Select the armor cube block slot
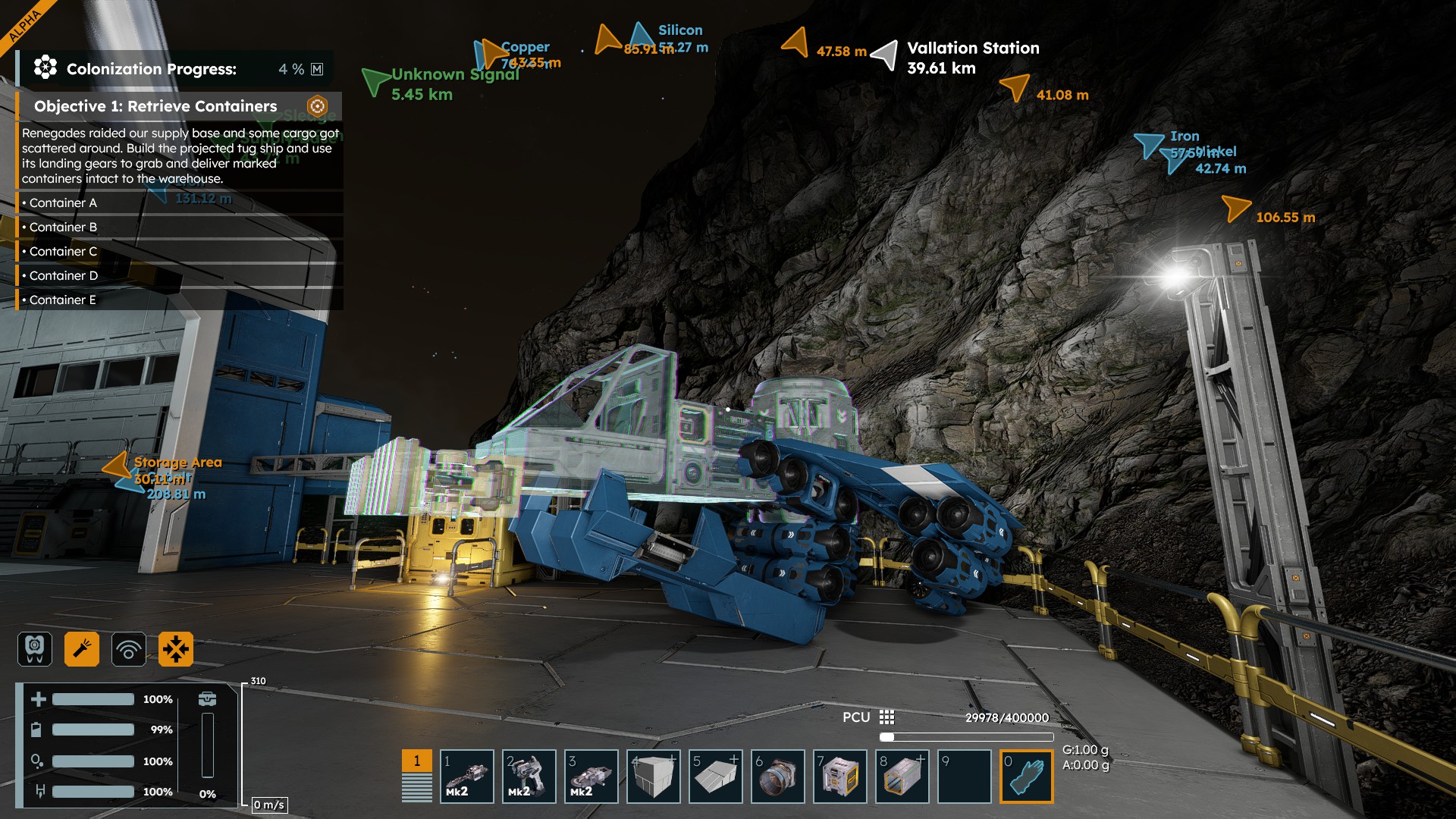The width and height of the screenshot is (1456, 819). (x=653, y=776)
